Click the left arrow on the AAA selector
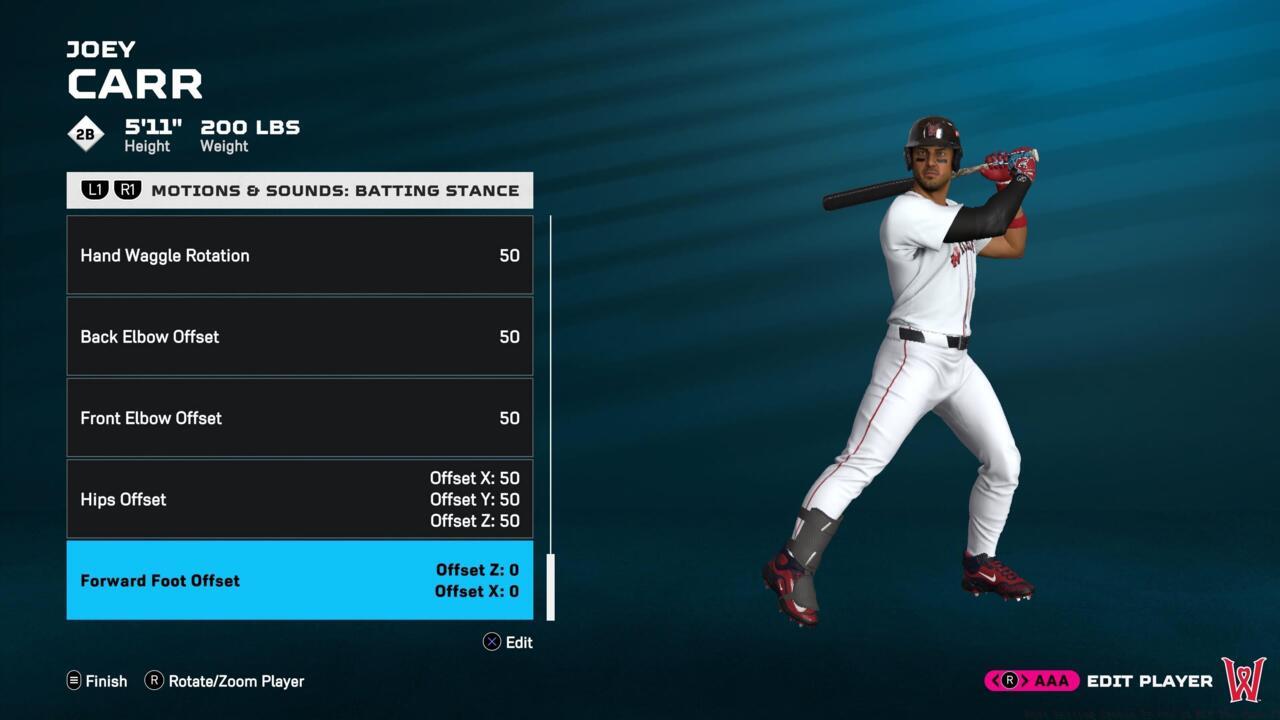Image resolution: width=1280 pixels, height=720 pixels. point(995,680)
